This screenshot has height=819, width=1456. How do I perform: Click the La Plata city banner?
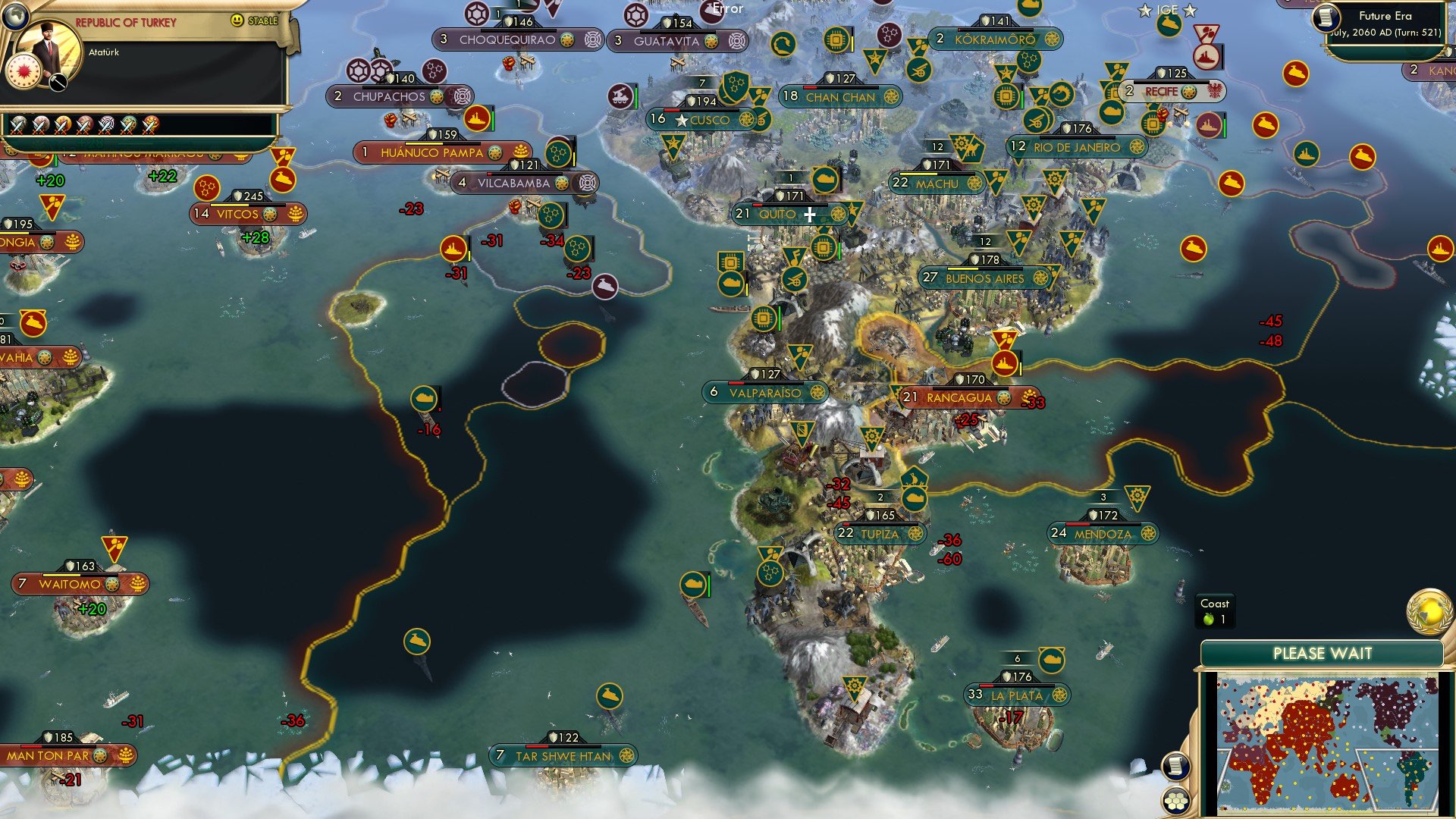coord(1016,692)
